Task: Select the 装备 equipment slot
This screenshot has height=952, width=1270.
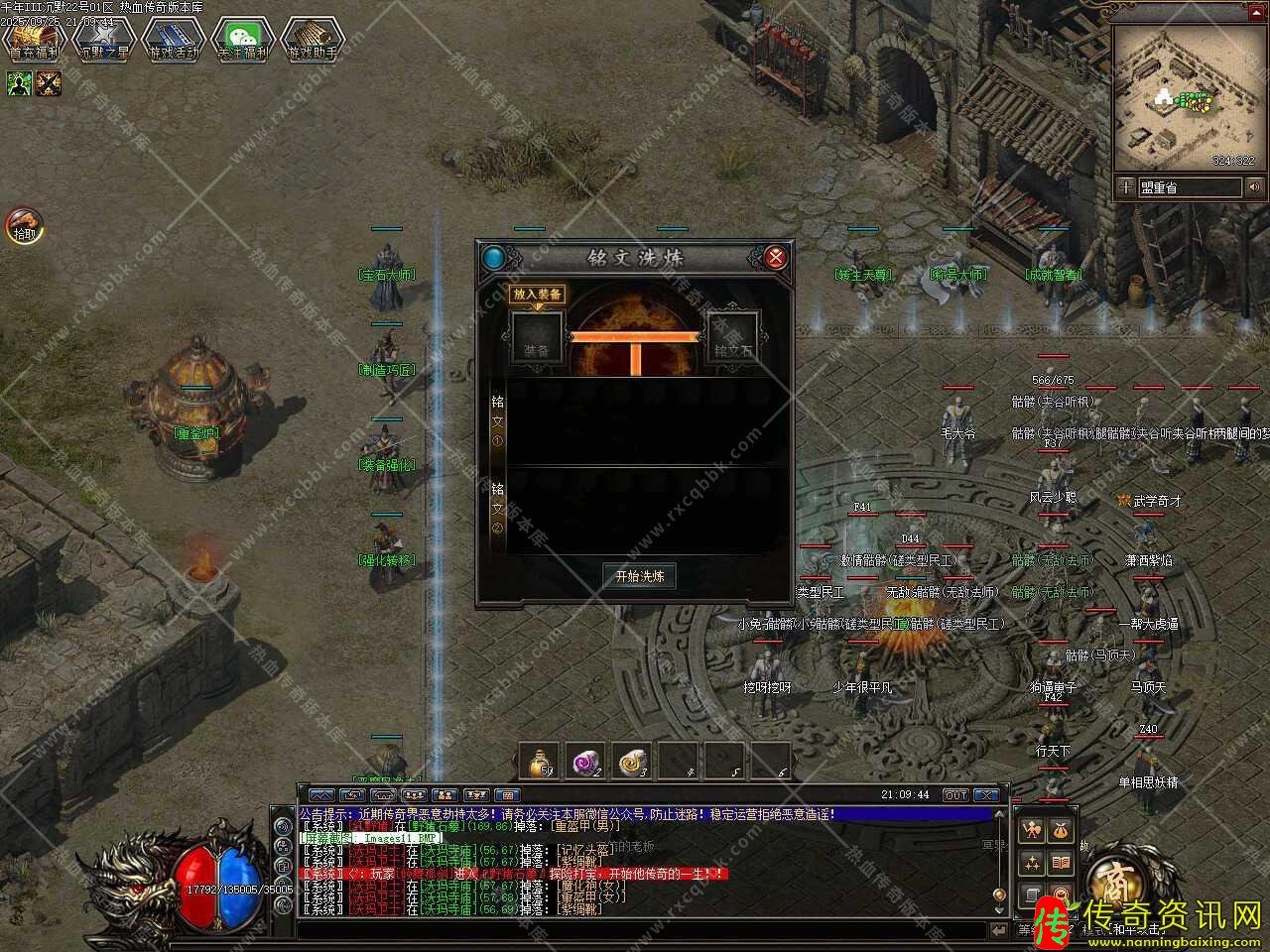Action: (x=537, y=338)
